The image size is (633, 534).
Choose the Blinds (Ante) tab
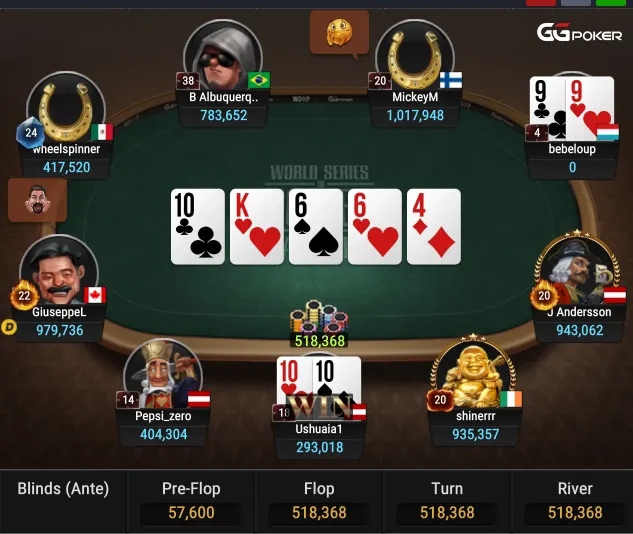coord(63,490)
